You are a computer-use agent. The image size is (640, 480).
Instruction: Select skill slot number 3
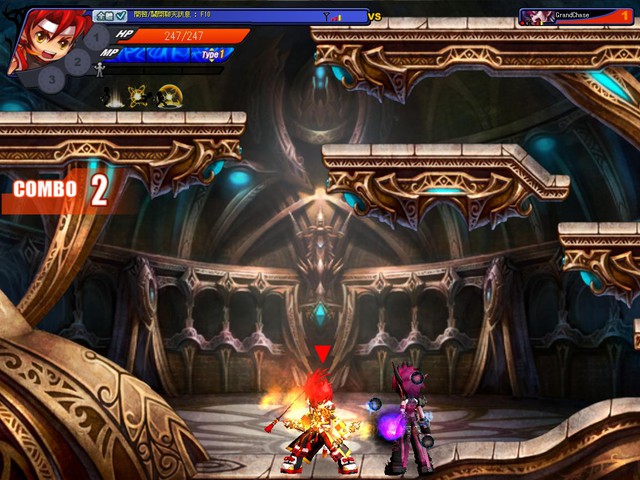click(51, 78)
